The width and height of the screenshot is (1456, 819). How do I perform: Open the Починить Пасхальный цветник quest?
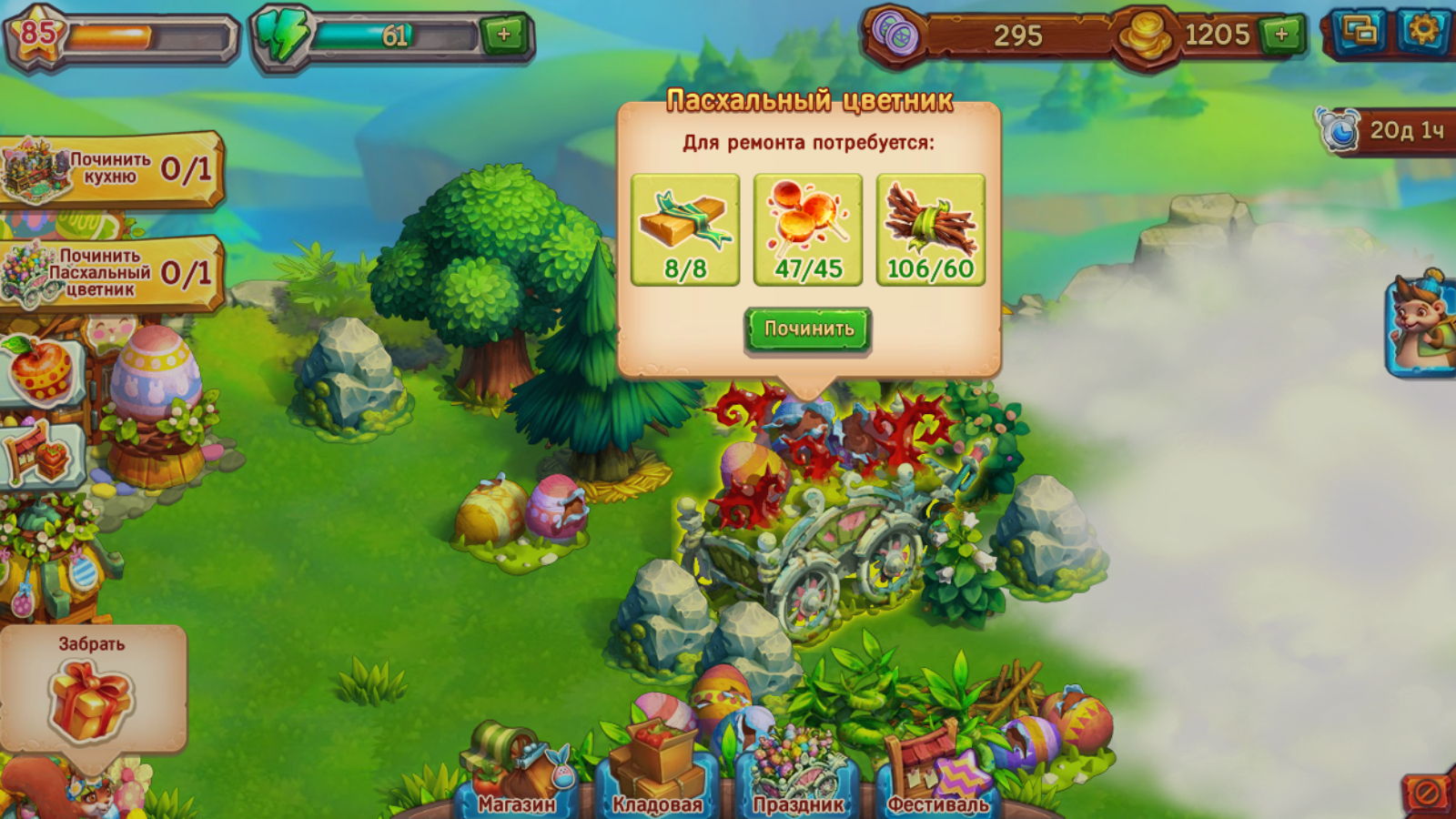109,273
